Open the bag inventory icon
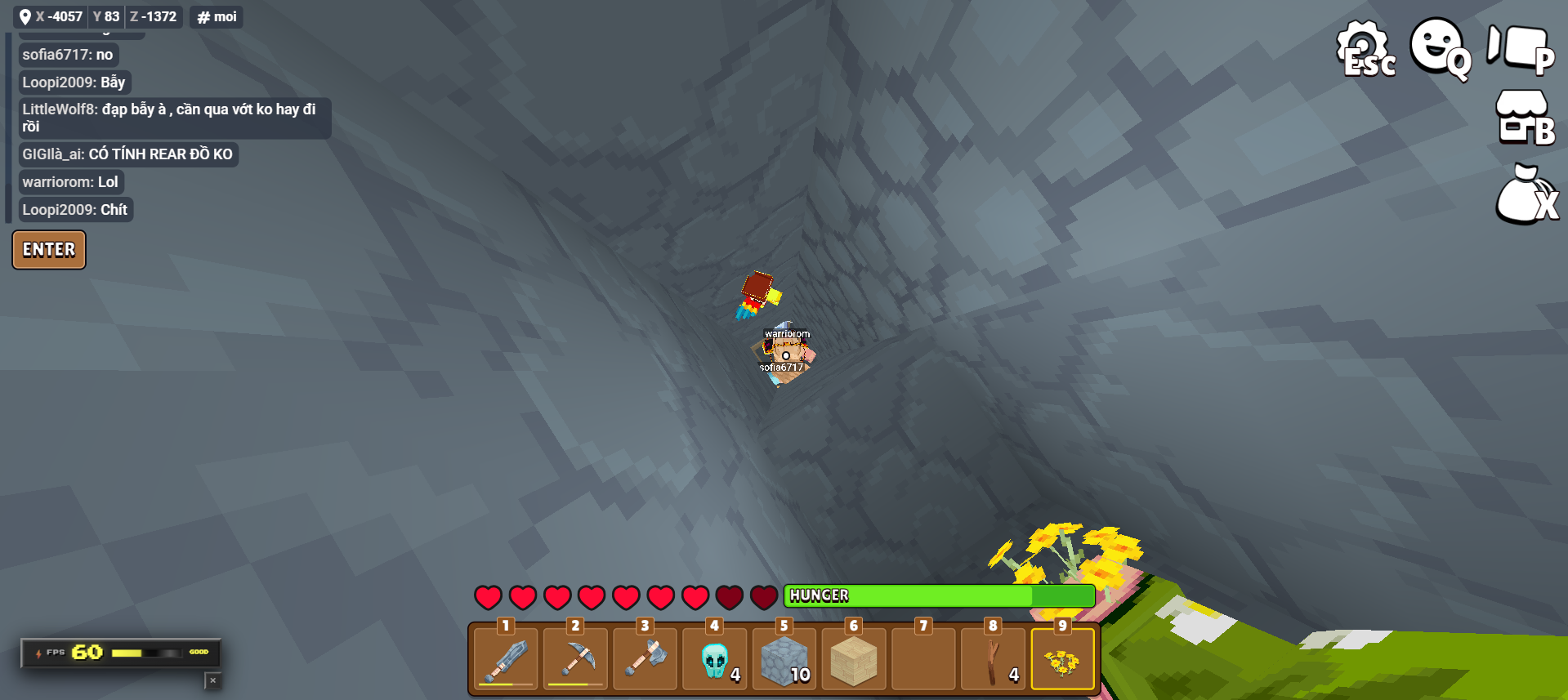Viewport: 1568px width, 700px height. [1525, 196]
